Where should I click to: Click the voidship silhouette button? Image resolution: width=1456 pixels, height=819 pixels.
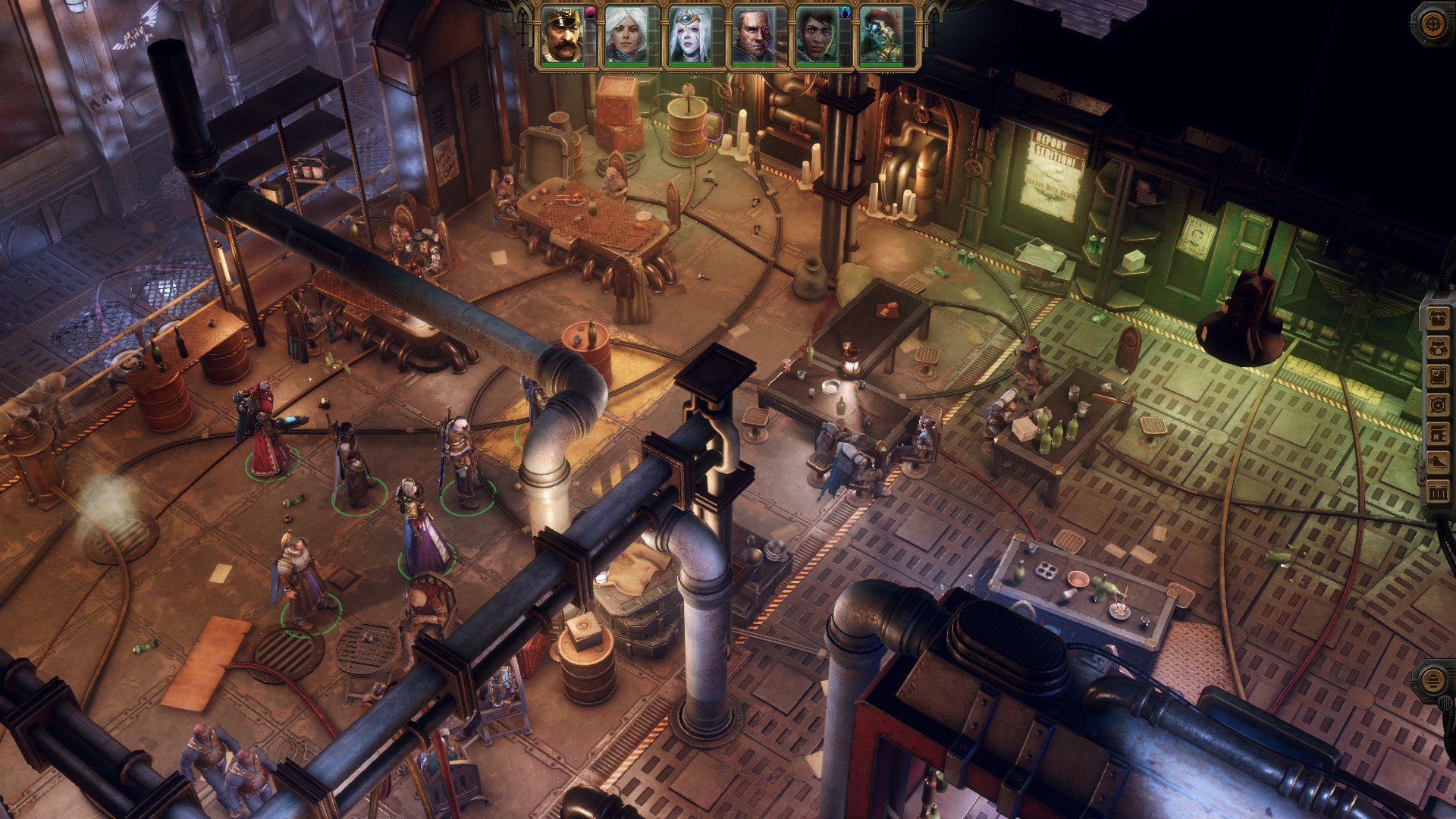1437,463
